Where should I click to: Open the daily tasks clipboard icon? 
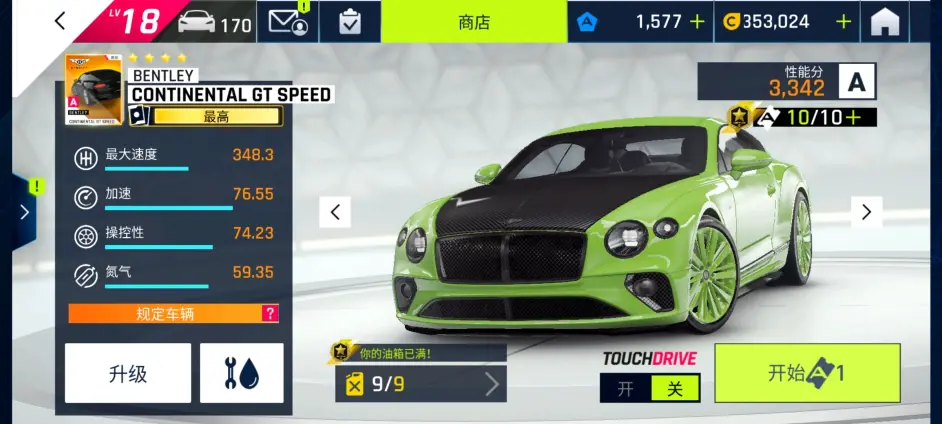coord(350,23)
